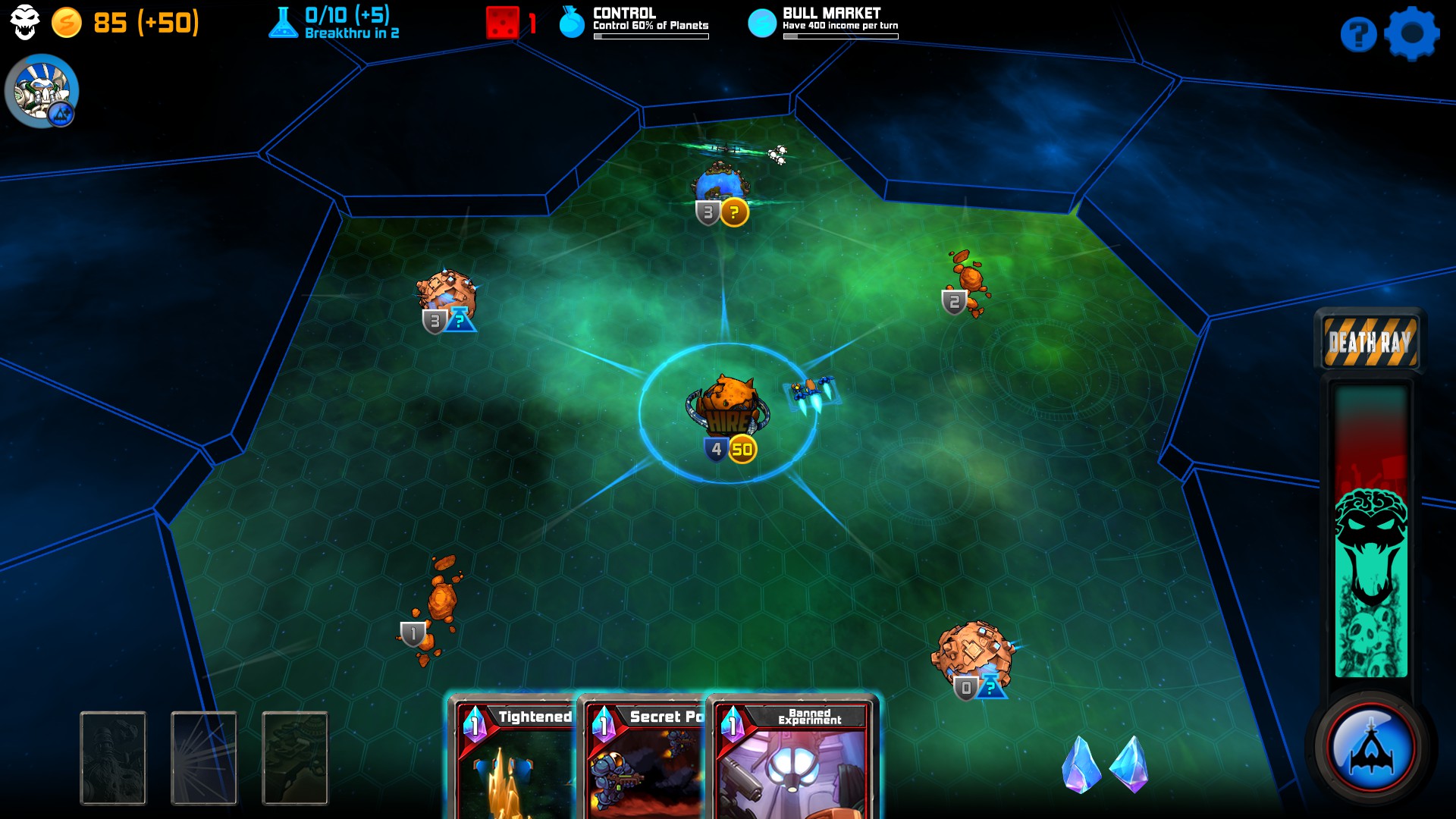The height and width of the screenshot is (819, 1456).
Task: Play the Banned Experiment card
Action: tap(792, 758)
